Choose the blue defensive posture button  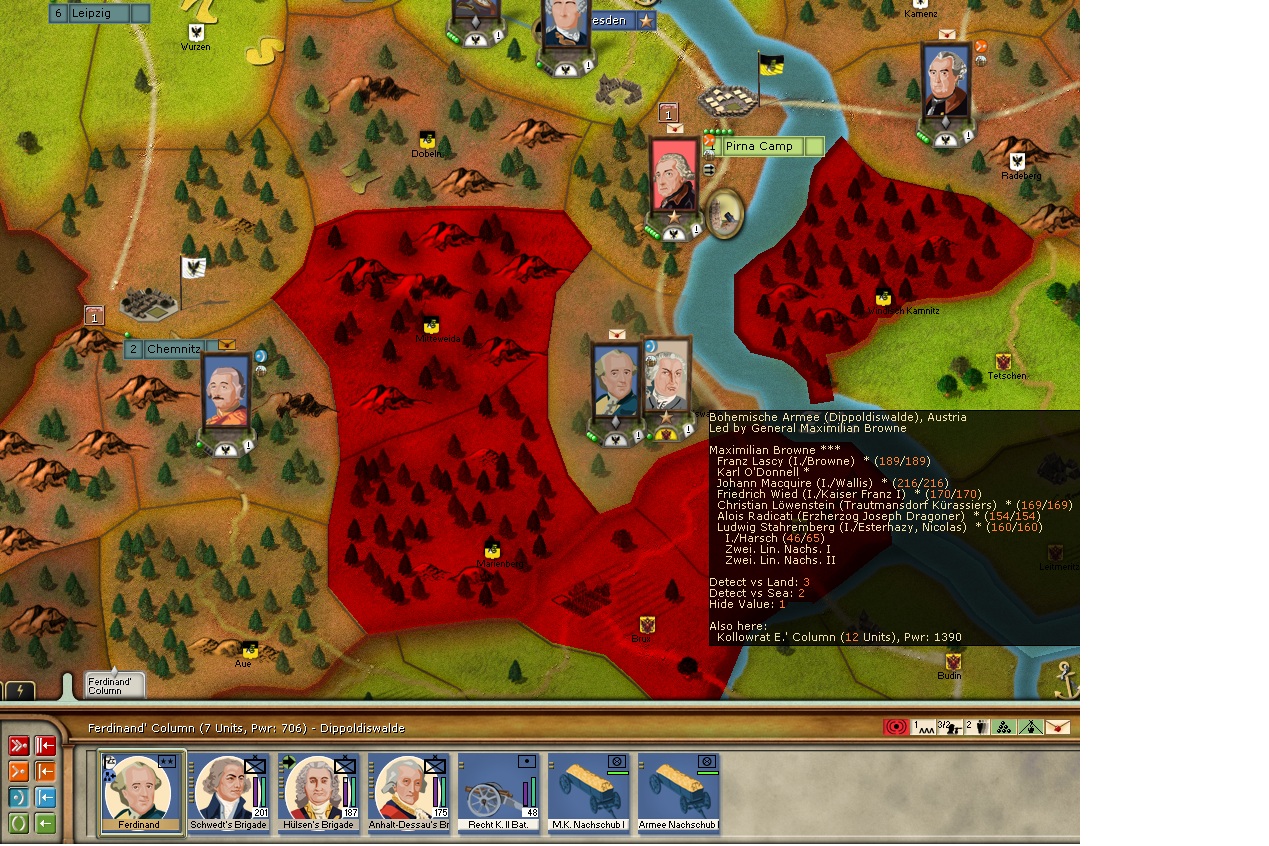point(19,798)
